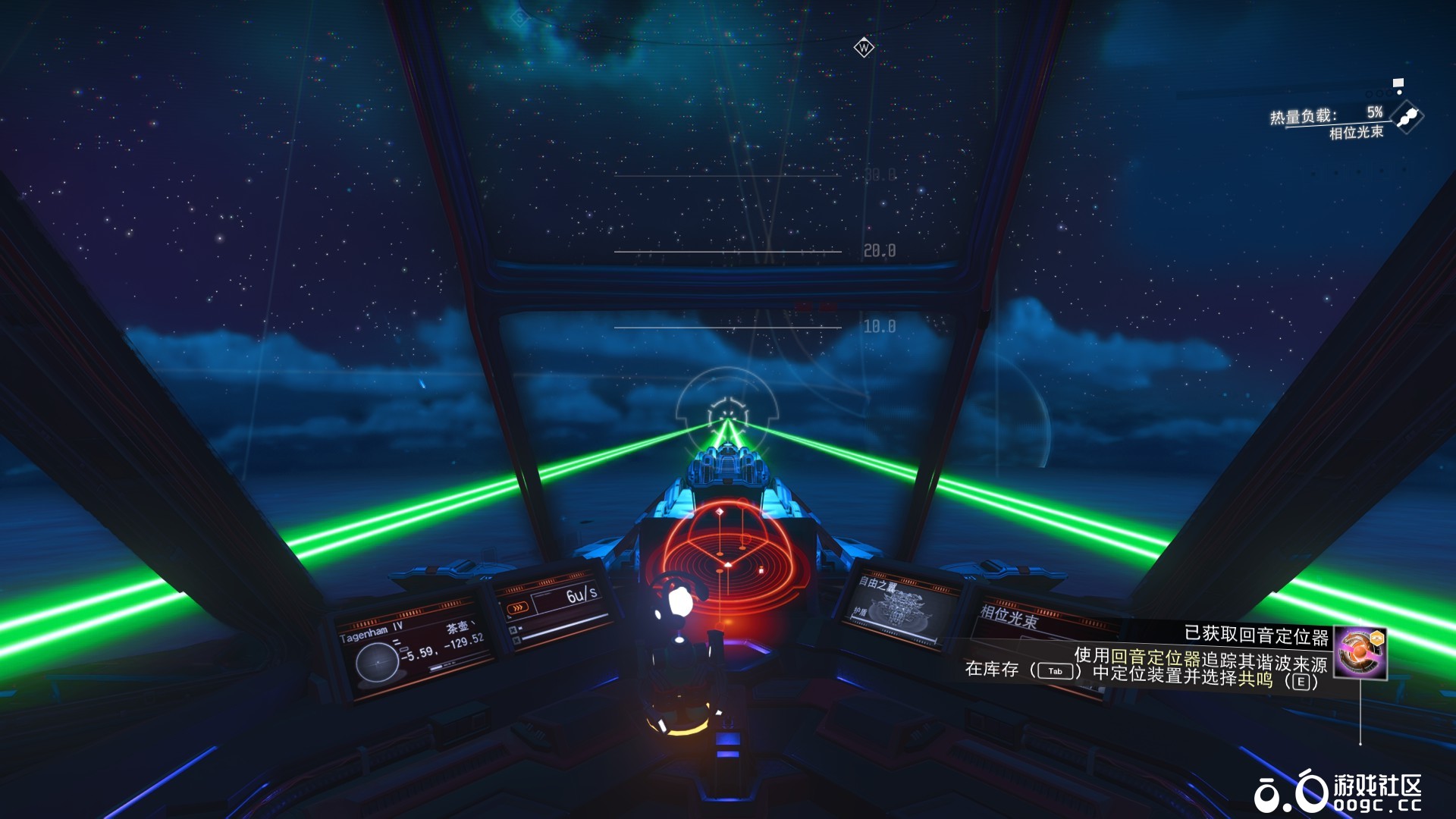Click the oogc.cc watermark logo
This screenshot has width=1456, height=819.
[1338, 793]
